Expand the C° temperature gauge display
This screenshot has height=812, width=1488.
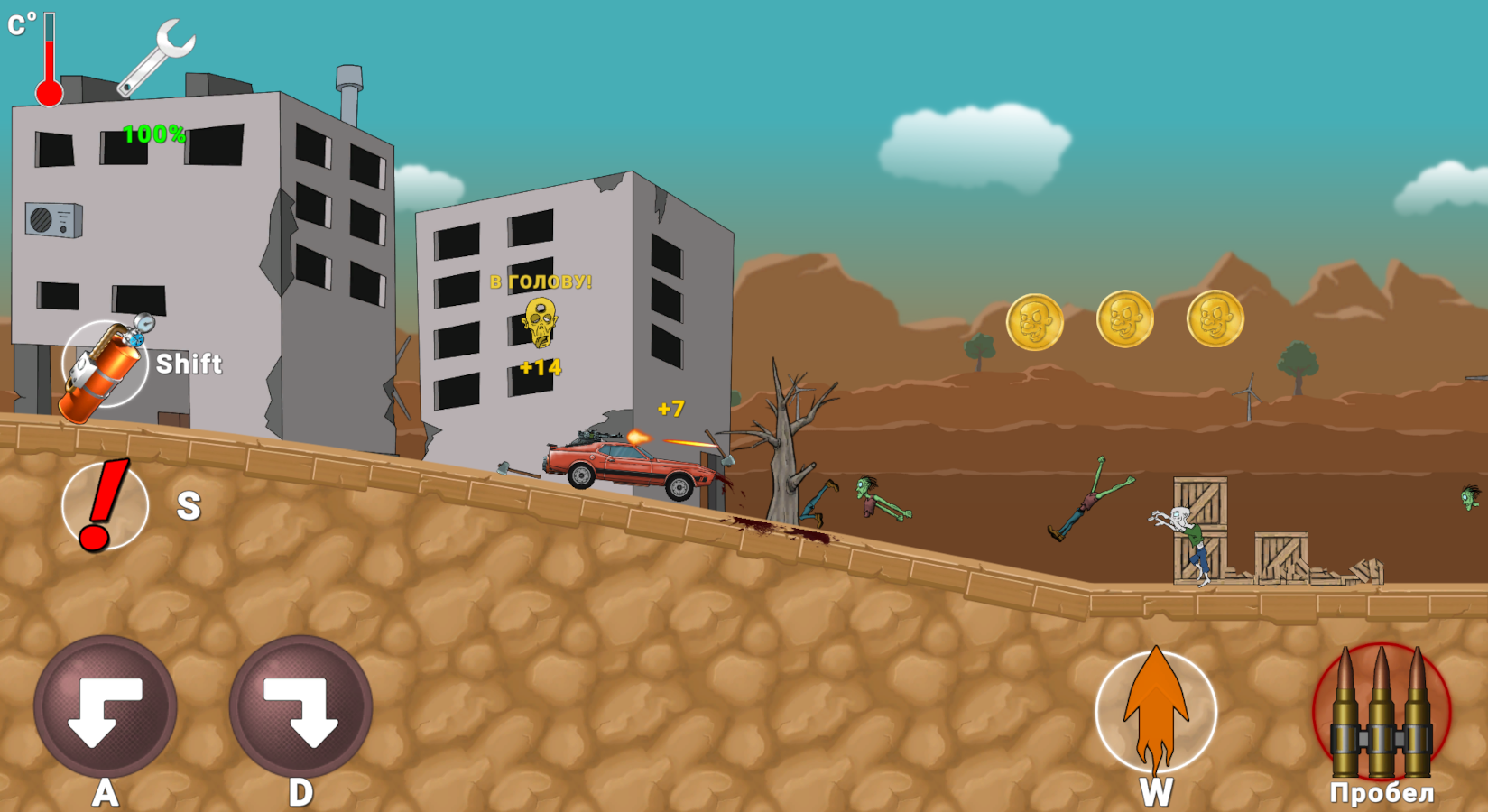point(20,23)
